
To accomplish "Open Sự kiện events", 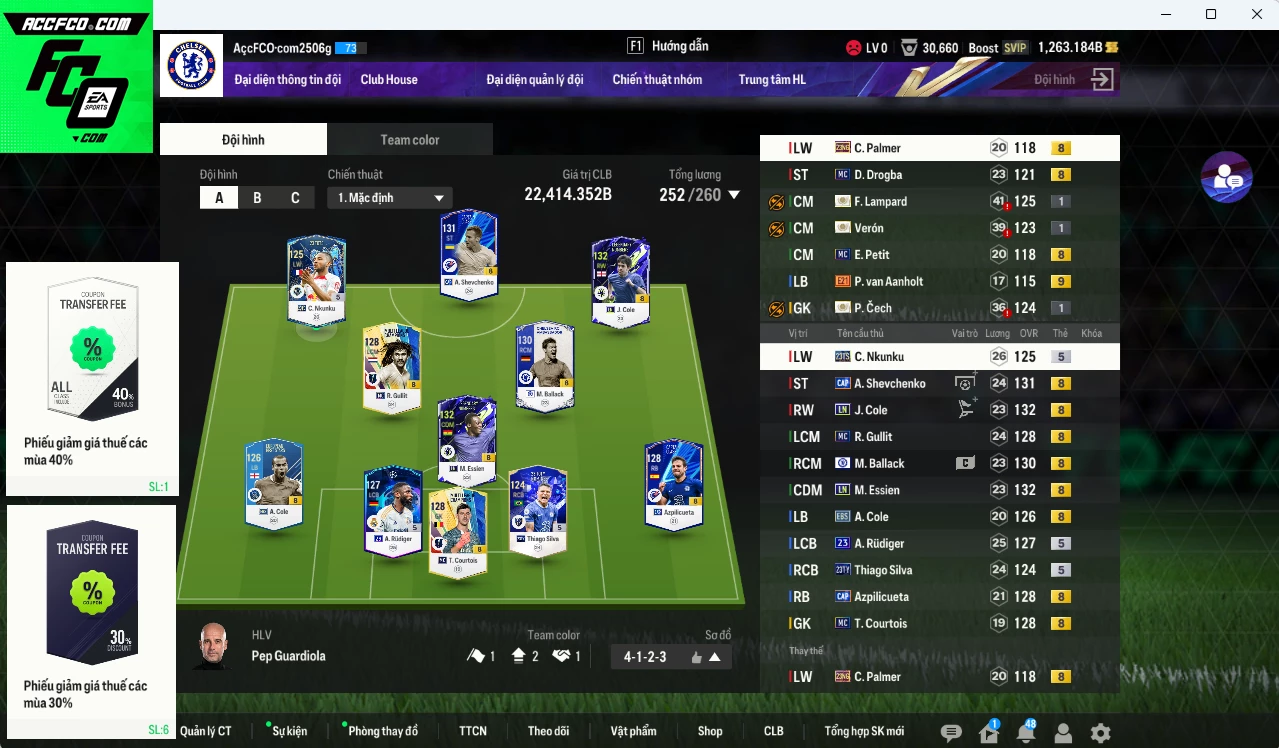I will pos(290,731).
